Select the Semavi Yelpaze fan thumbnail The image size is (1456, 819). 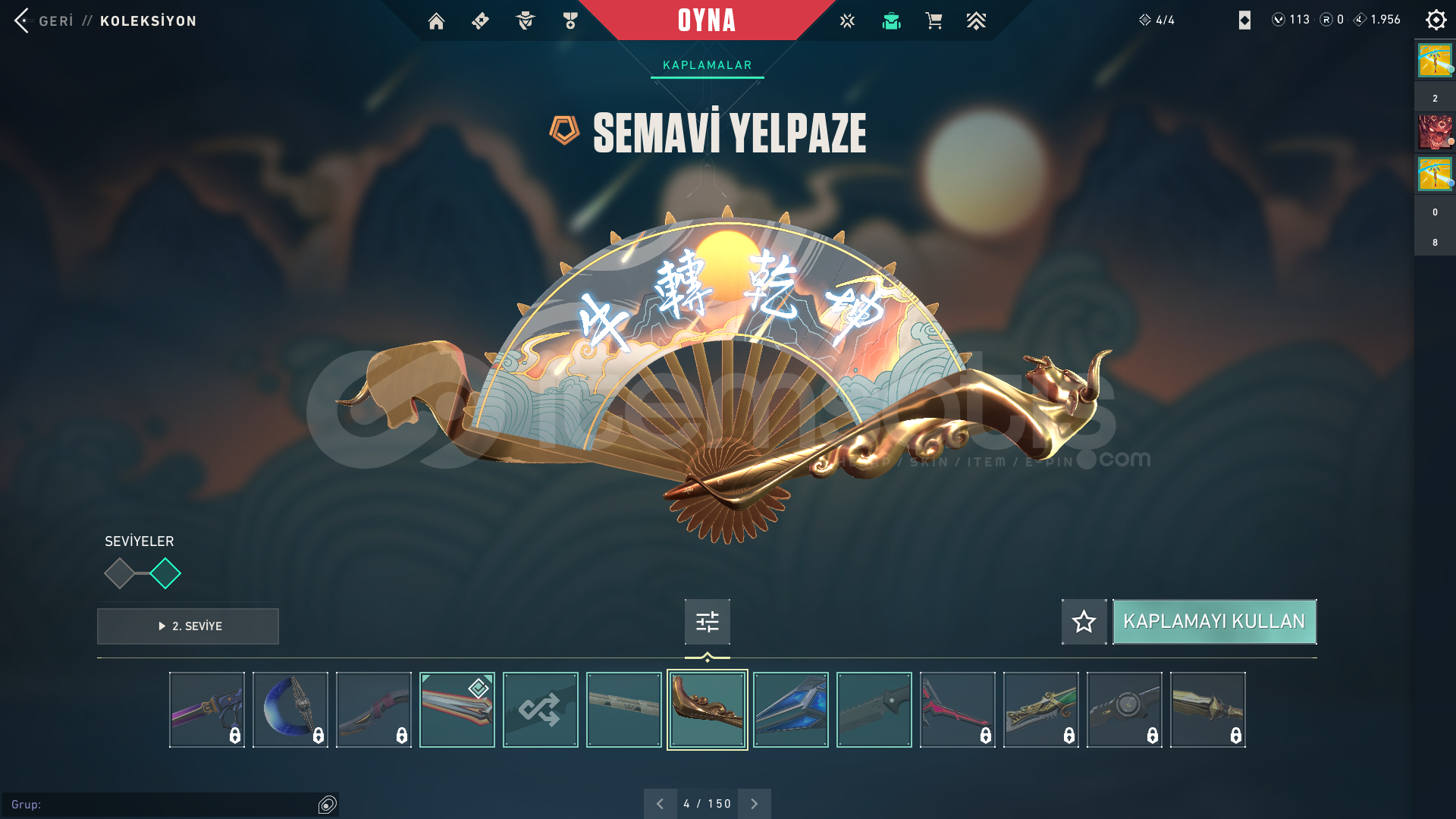pos(707,710)
